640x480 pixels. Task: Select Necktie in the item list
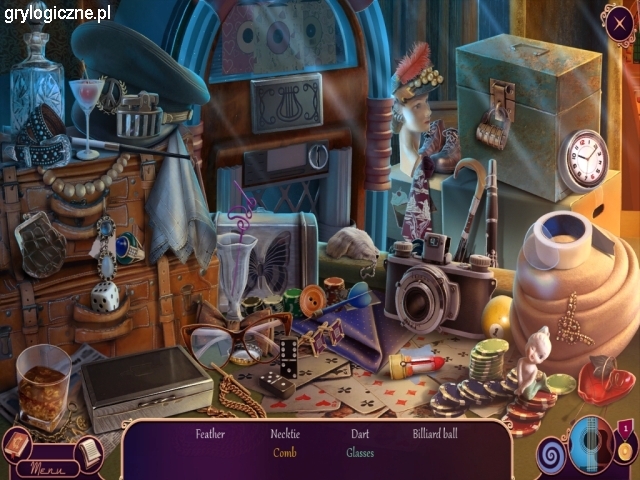(x=285, y=434)
